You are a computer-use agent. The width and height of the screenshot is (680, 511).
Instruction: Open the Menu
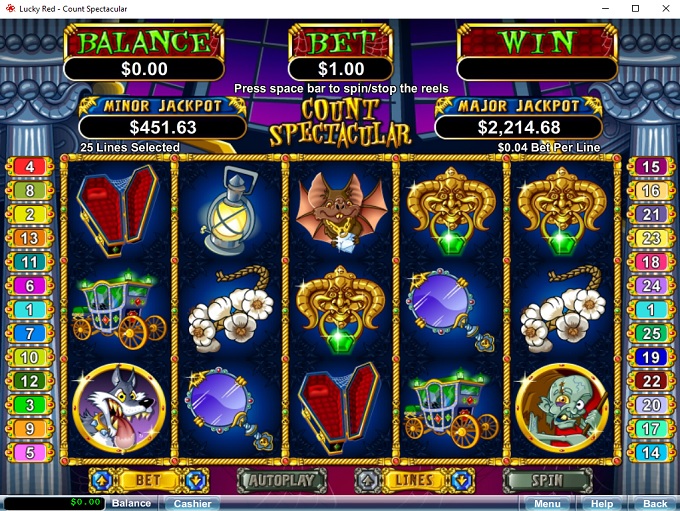click(x=547, y=503)
